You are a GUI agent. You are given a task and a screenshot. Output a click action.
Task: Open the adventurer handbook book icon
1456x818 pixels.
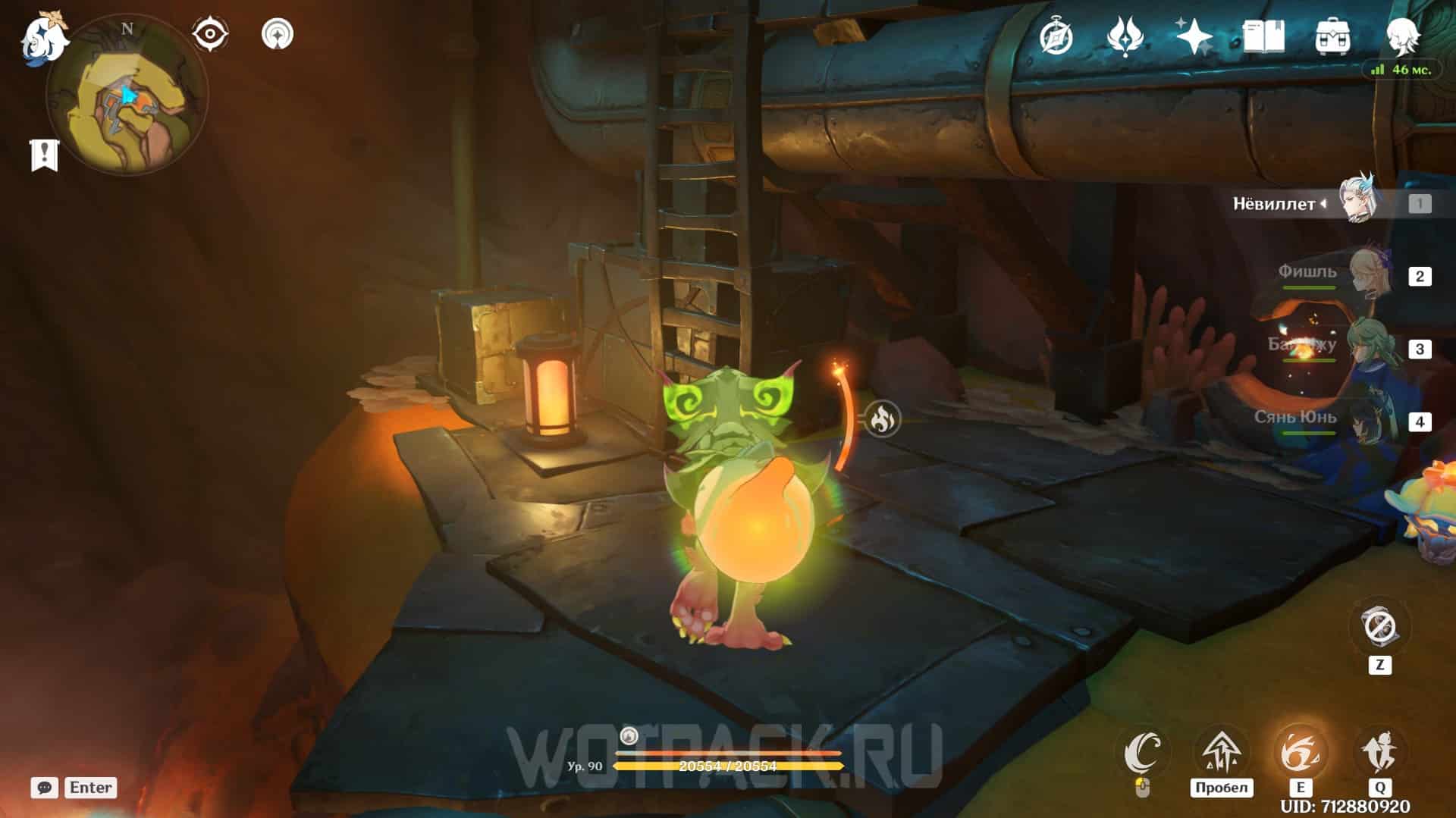1263,36
